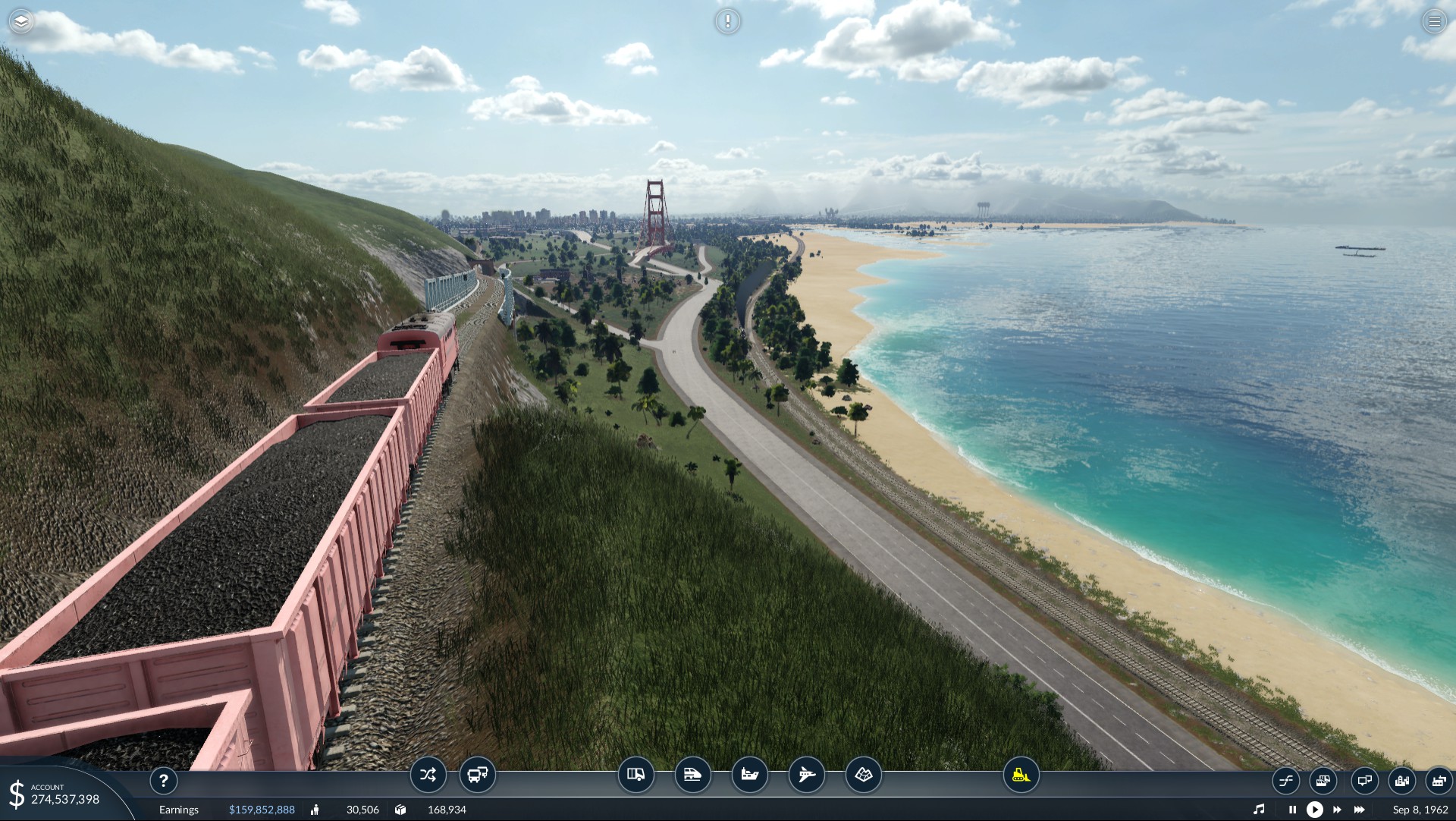Open the line manager shuffle-arrows icon
This screenshot has width=1456, height=821.
click(428, 775)
